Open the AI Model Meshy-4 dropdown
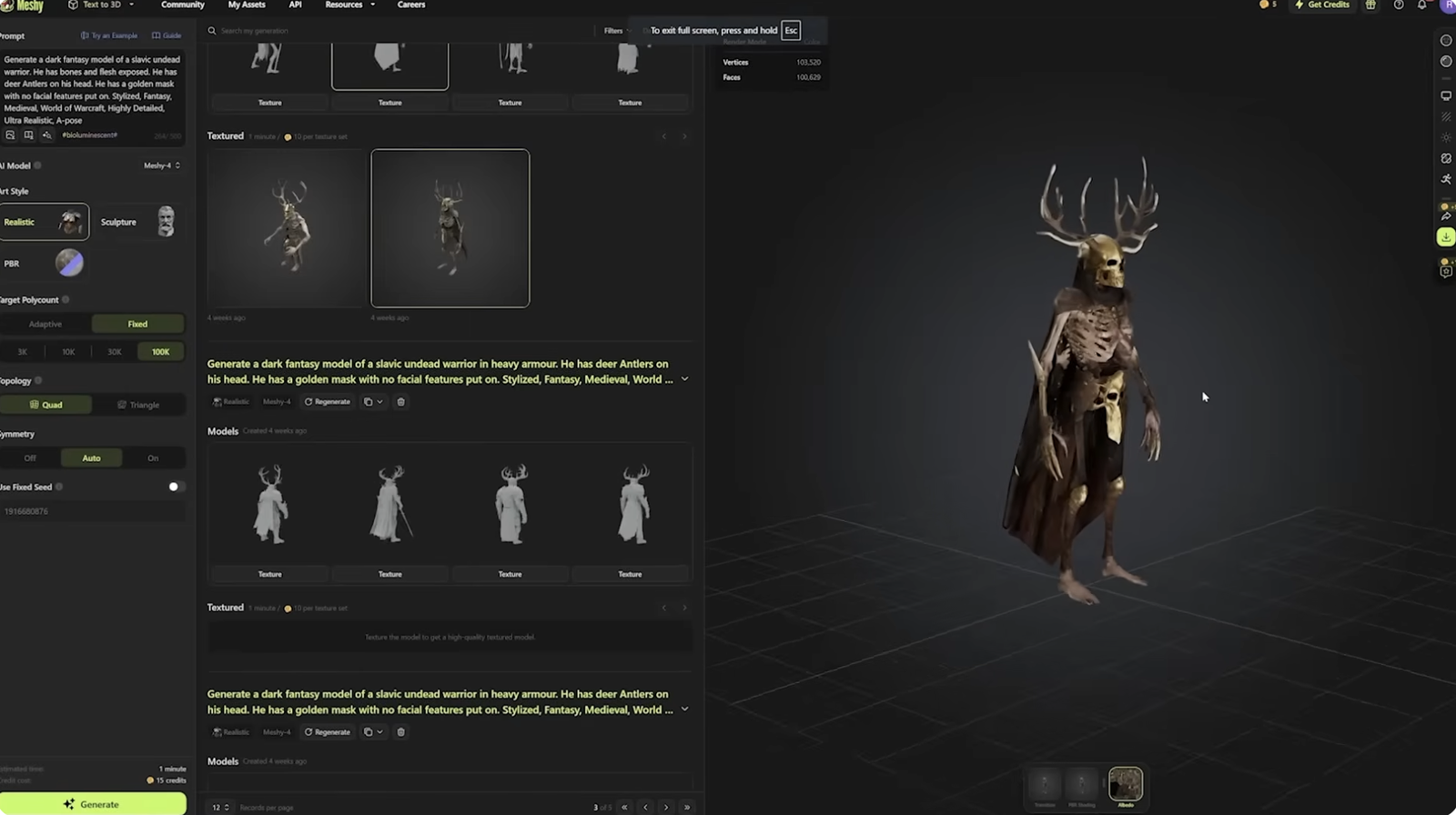The height and width of the screenshot is (815, 1456). (162, 166)
